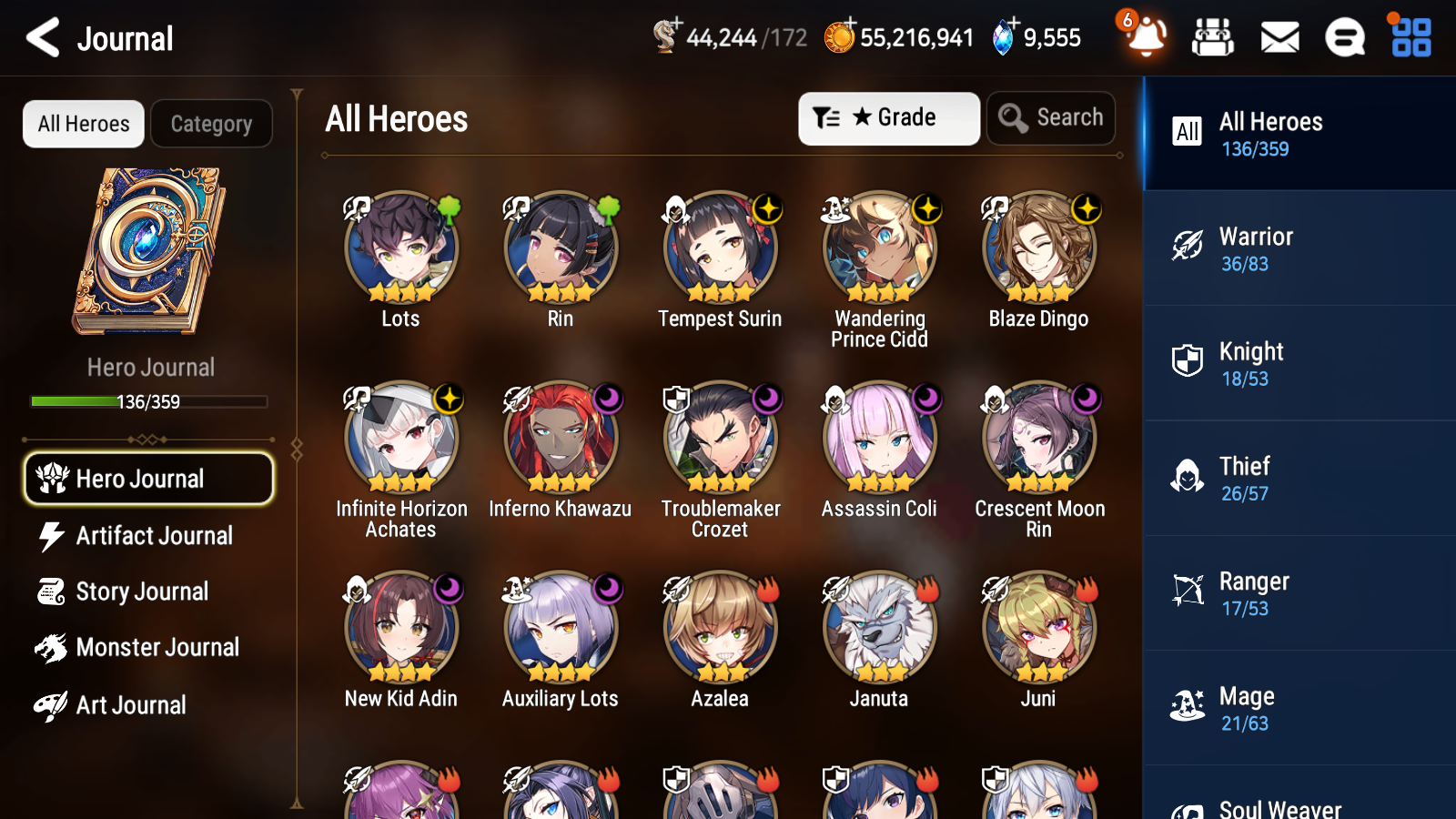Image resolution: width=1456 pixels, height=819 pixels.
Task: Click the gold coin plus icon
Action: (841, 37)
